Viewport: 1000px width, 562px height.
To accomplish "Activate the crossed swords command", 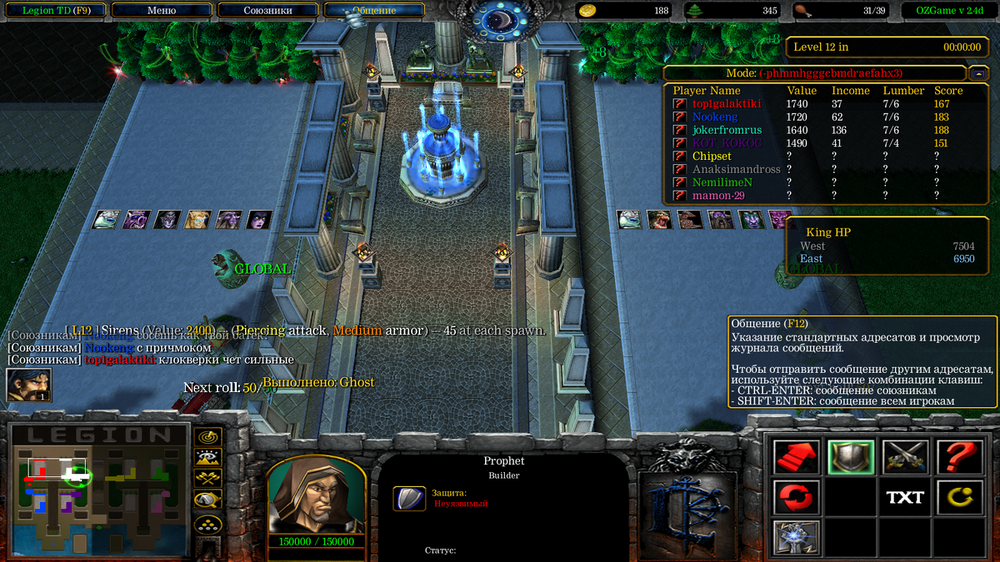I will (904, 457).
